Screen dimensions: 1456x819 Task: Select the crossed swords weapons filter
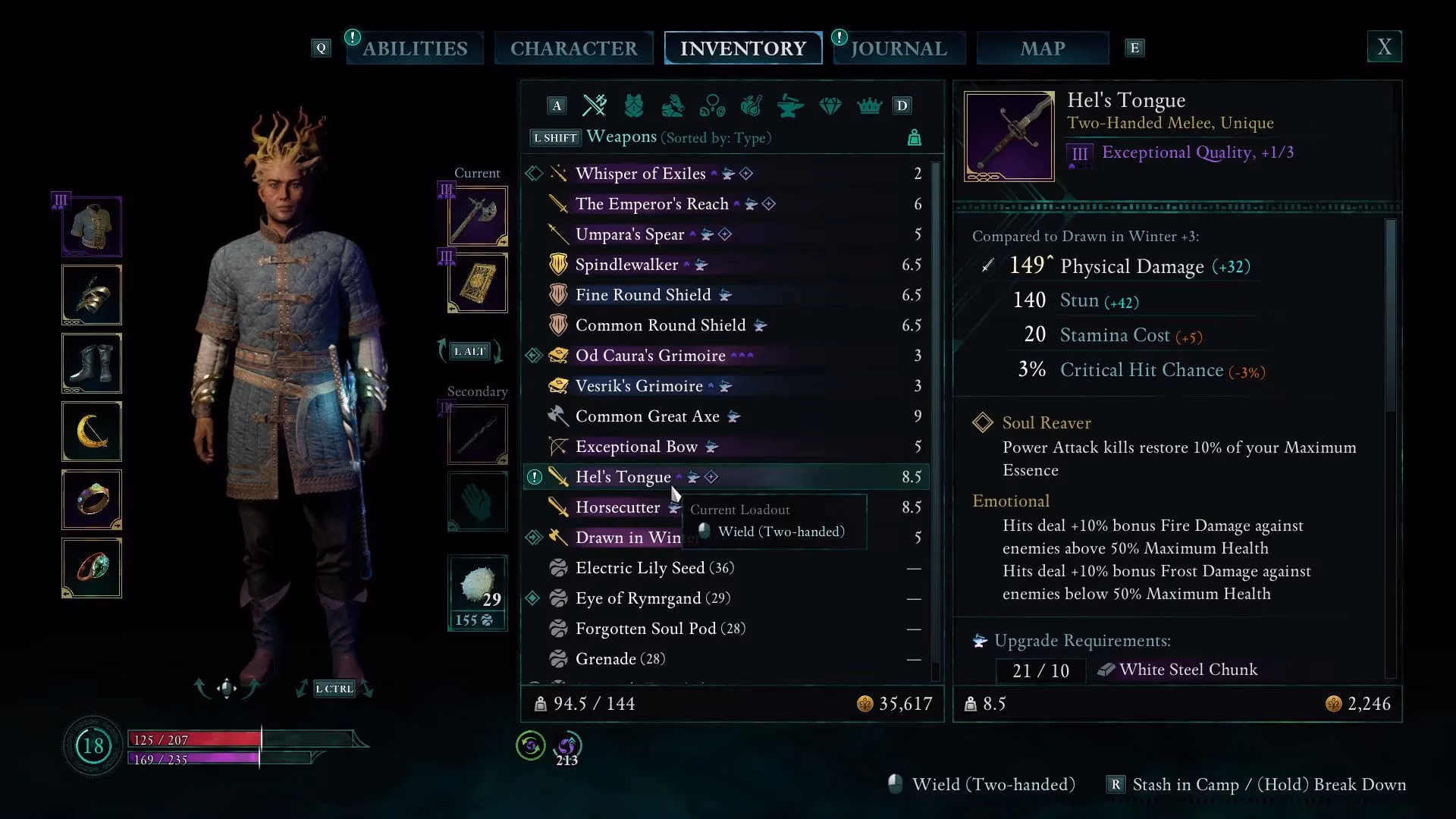coord(595,105)
